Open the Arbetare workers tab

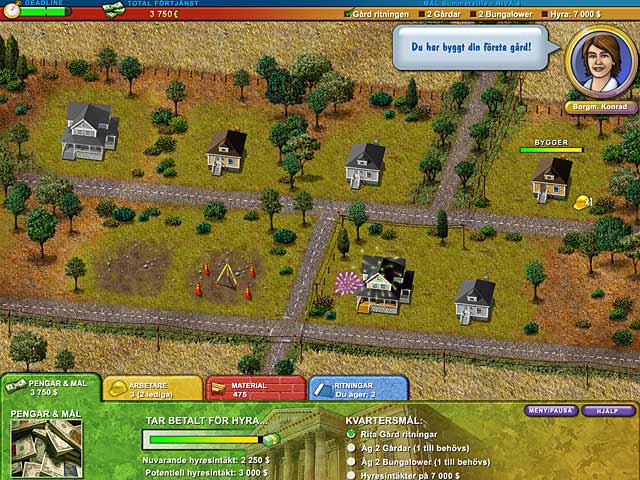[152, 388]
